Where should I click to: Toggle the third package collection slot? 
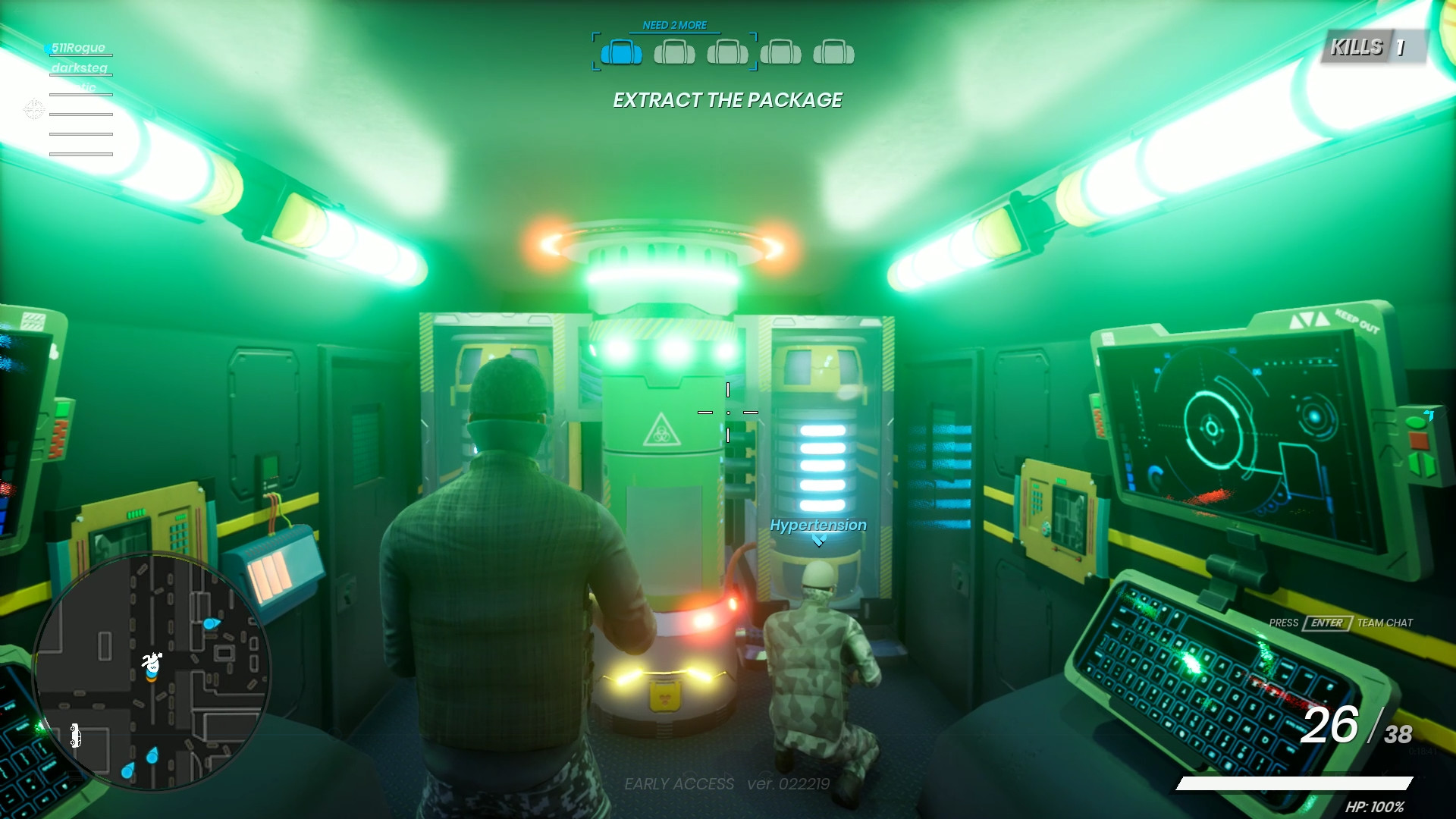pyautogui.click(x=728, y=53)
